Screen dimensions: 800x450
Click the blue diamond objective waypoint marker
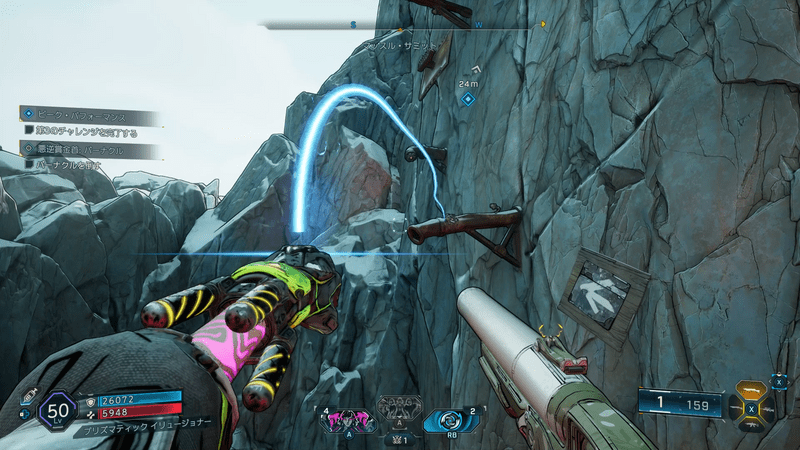(467, 99)
